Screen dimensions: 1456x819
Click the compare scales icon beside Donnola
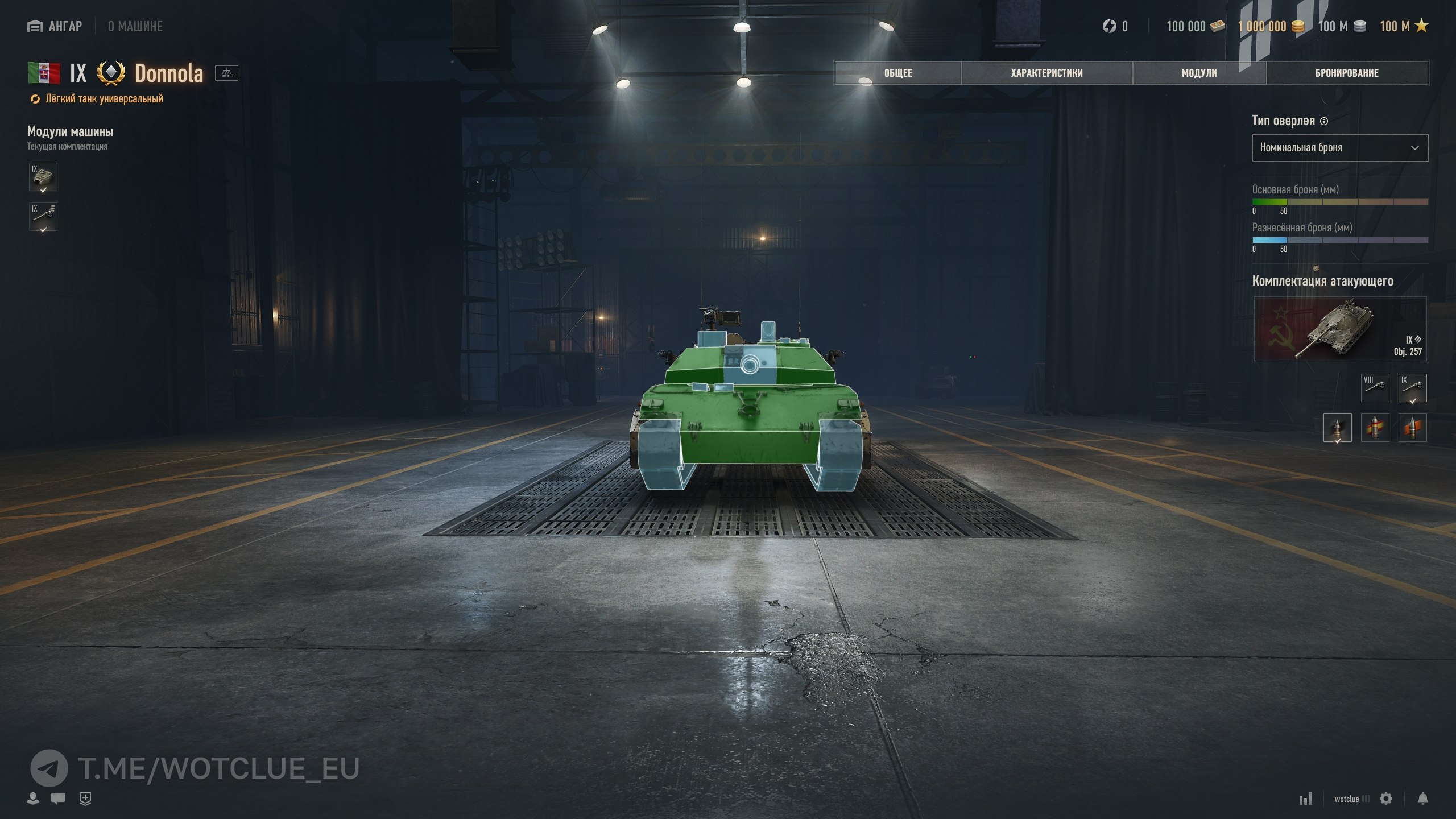pos(226,73)
